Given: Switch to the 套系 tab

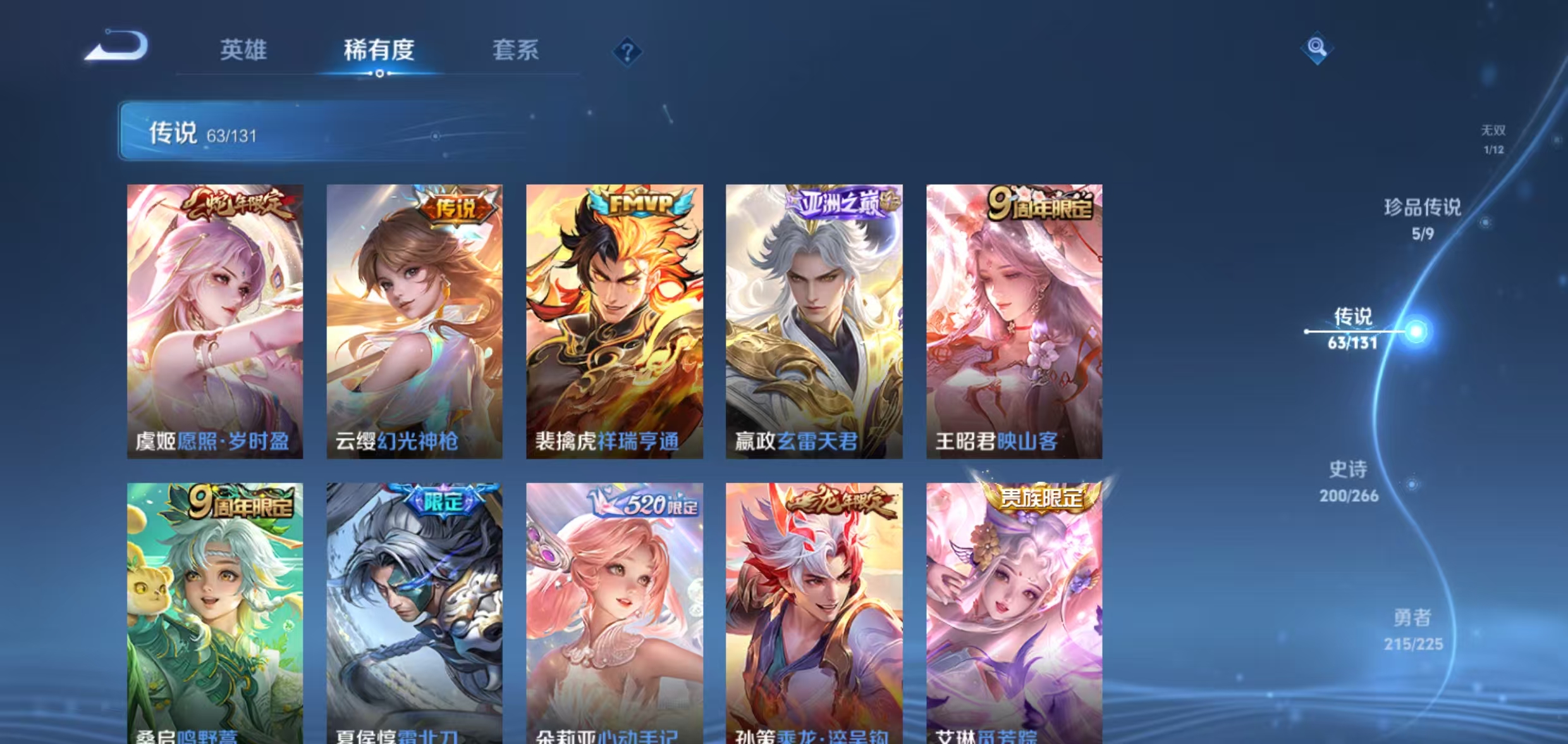Looking at the screenshot, I should click(x=516, y=51).
